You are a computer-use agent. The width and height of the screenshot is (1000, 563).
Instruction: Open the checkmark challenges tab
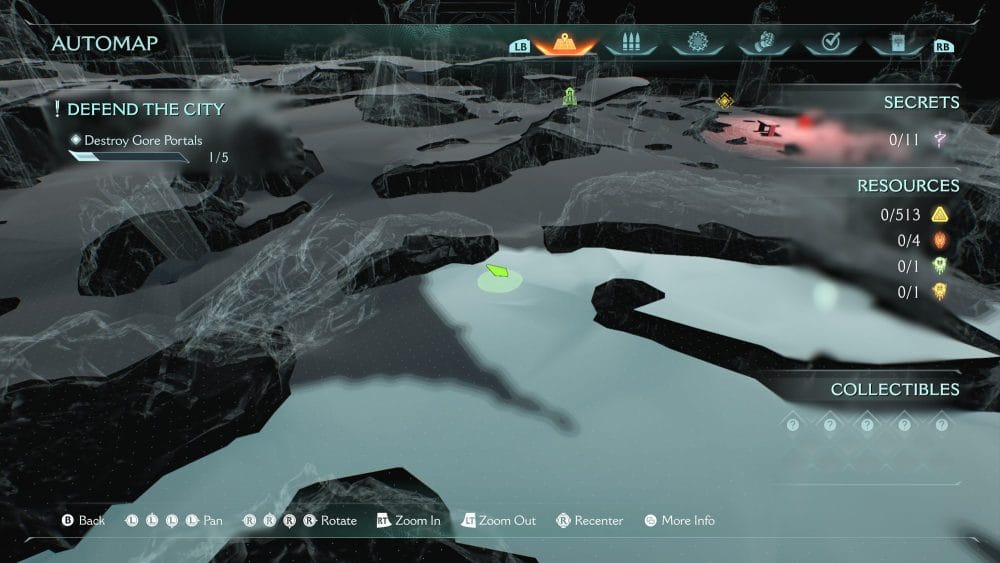point(830,43)
